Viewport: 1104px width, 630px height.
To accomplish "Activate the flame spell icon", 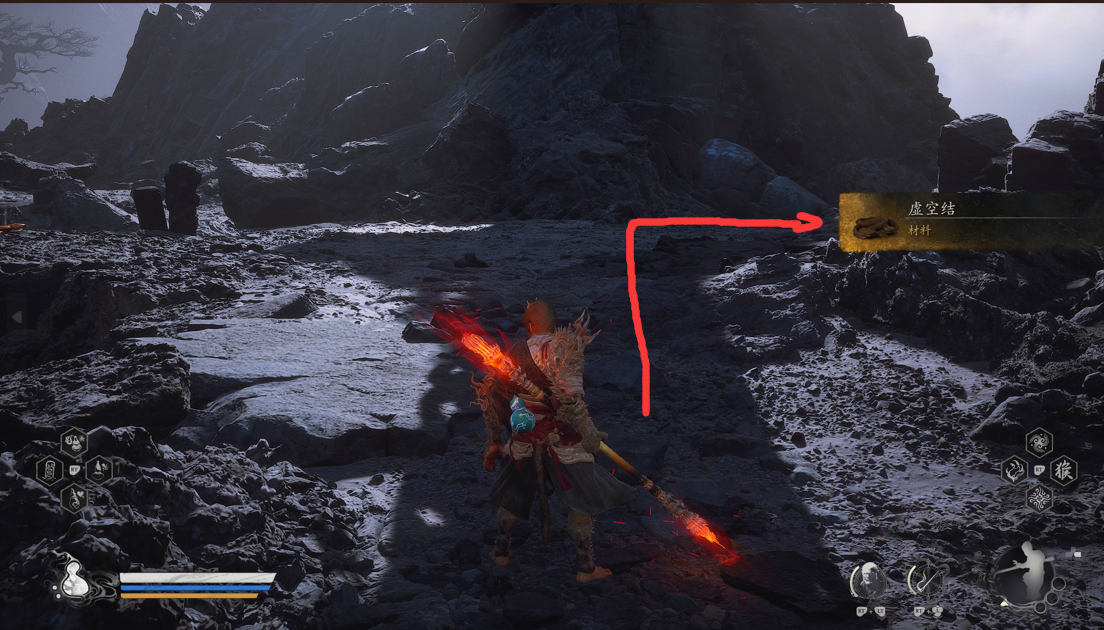I will [1014, 469].
